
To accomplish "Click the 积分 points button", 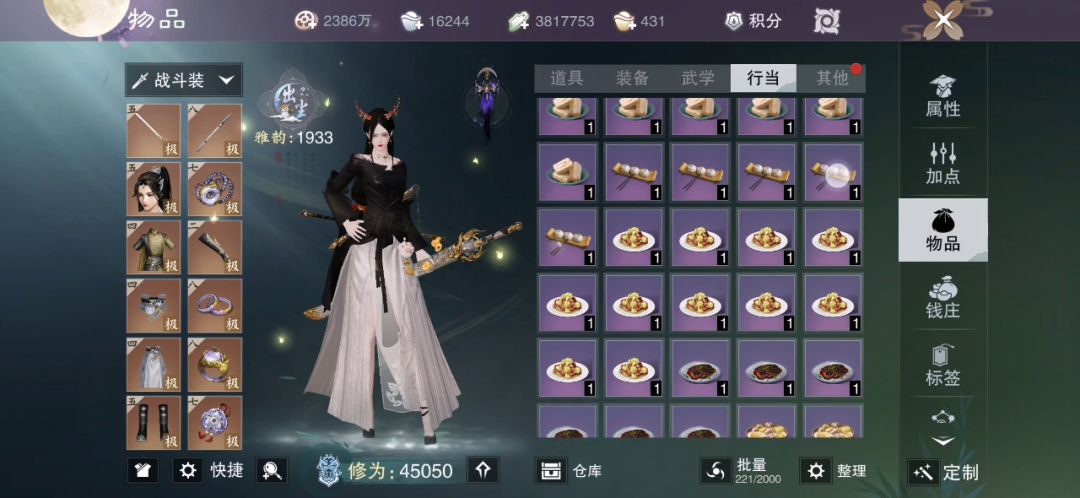I will tap(753, 20).
